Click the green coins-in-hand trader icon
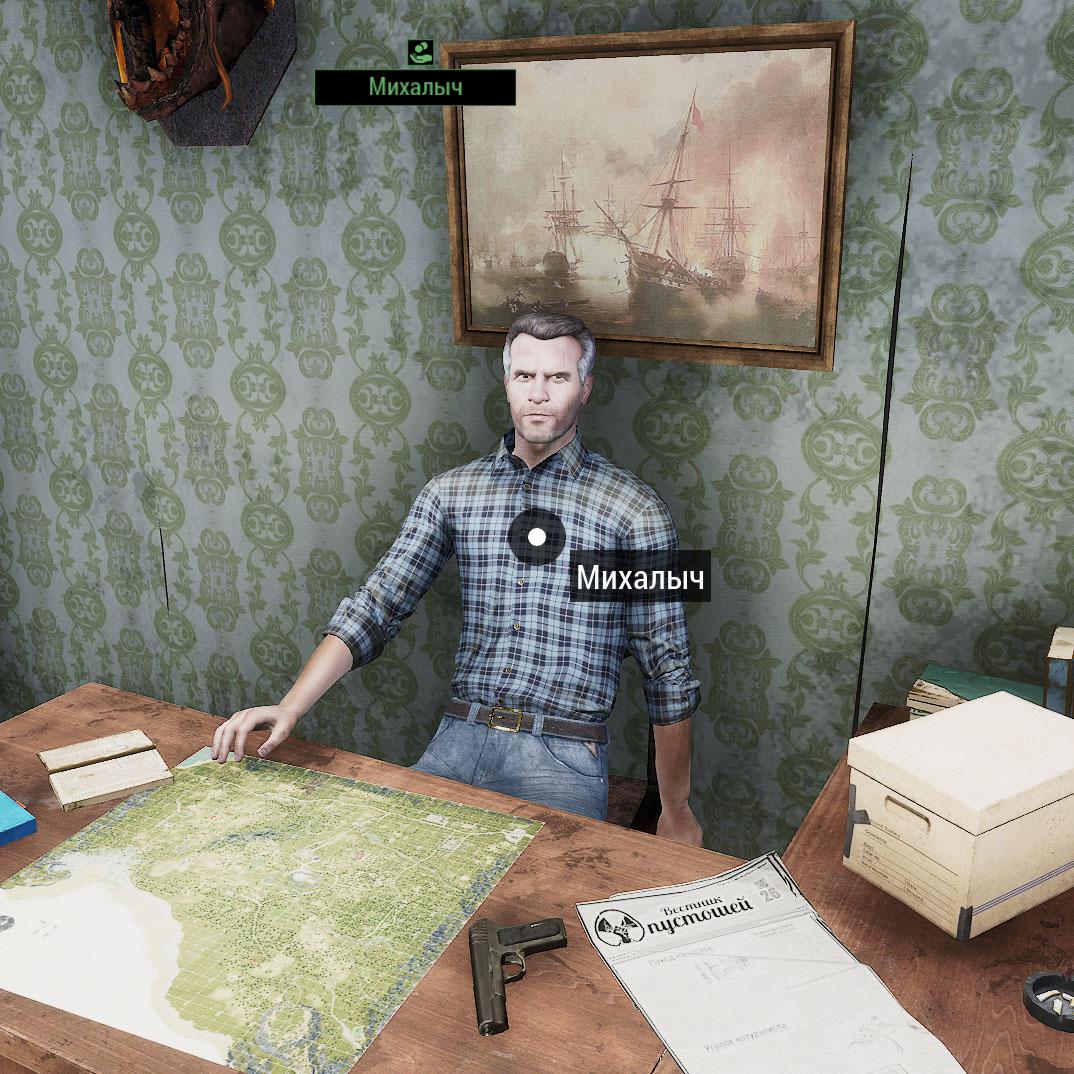Image resolution: width=1074 pixels, height=1074 pixels. (419, 52)
